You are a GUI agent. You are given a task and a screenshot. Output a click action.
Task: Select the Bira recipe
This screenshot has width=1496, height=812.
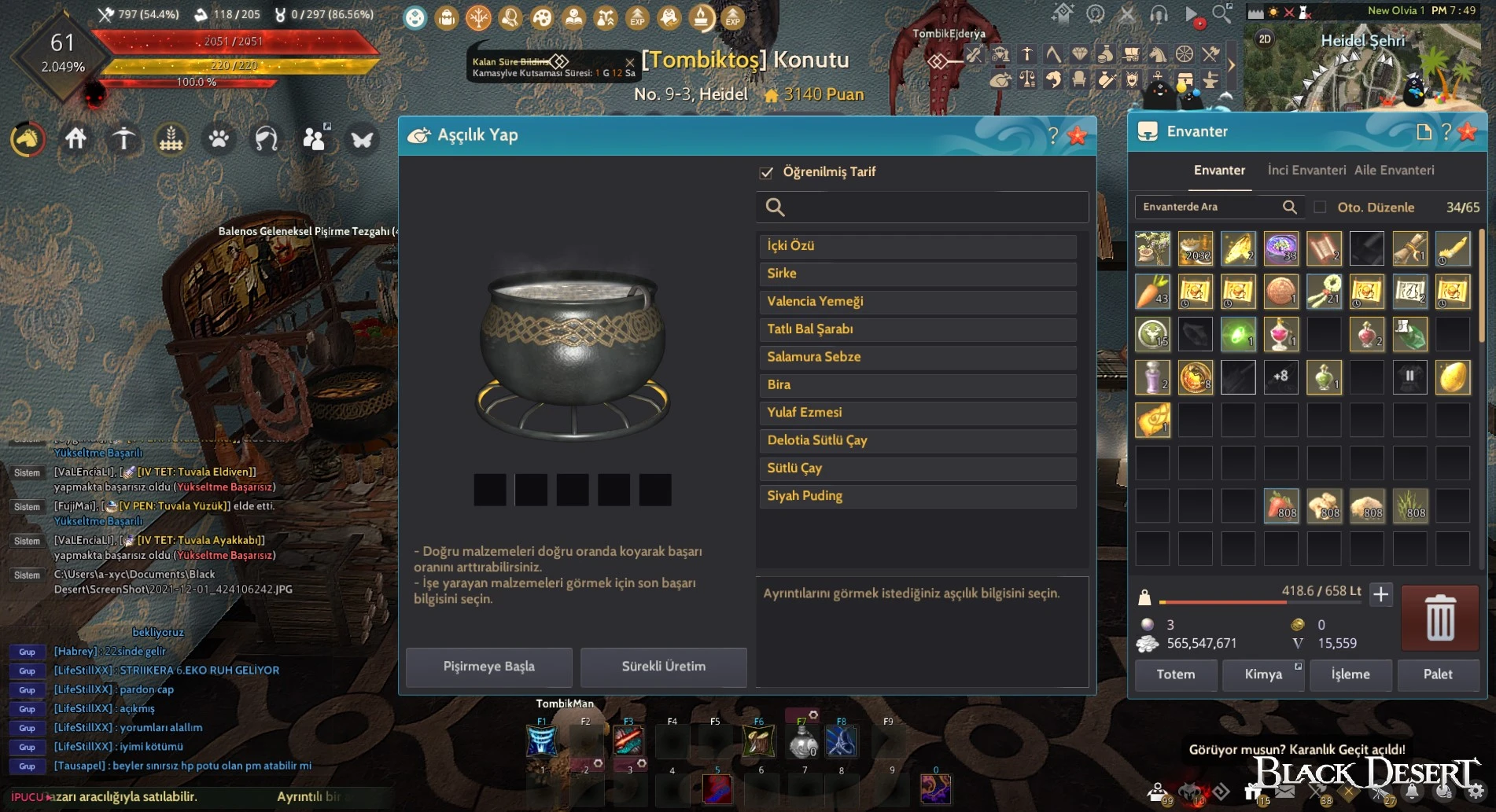(917, 385)
